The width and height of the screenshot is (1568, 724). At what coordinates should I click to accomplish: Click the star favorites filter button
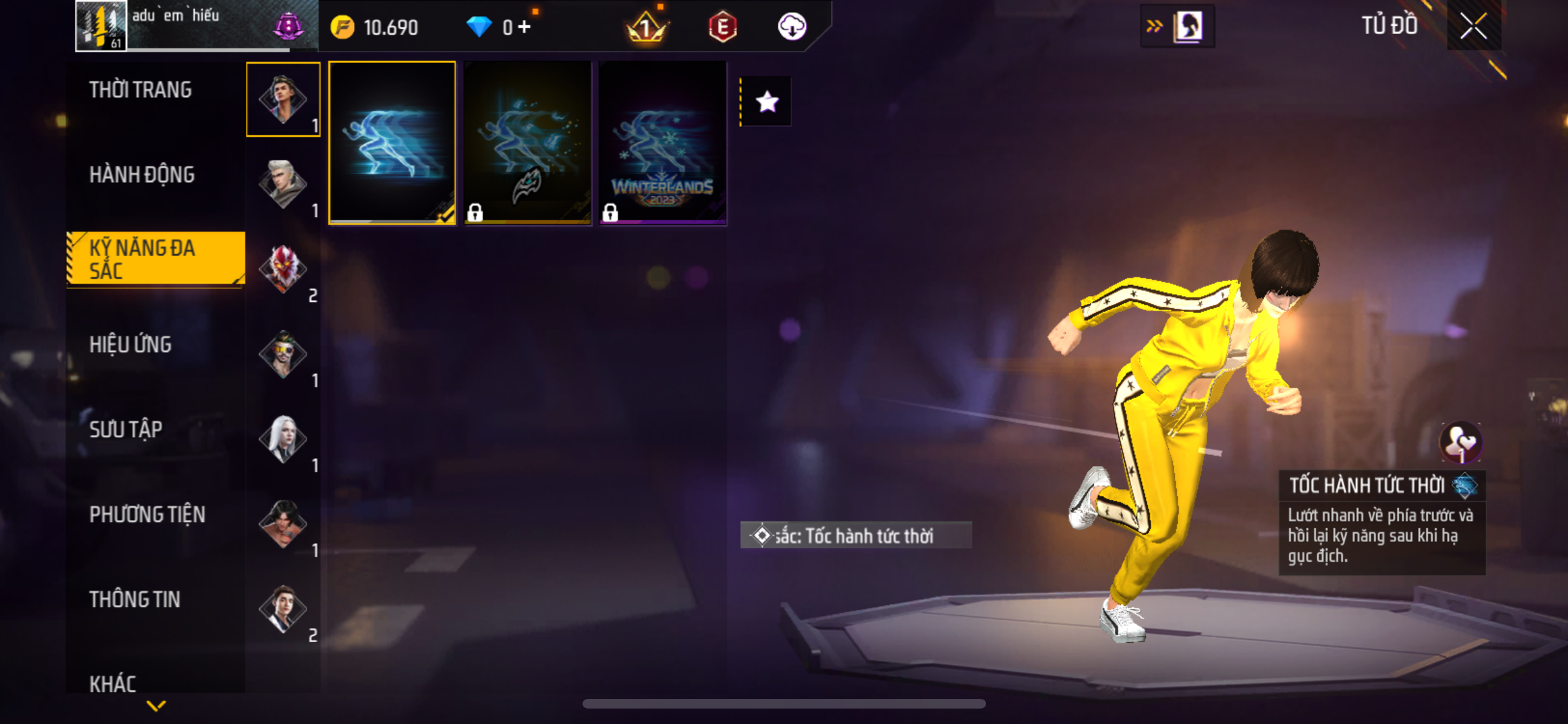pyautogui.click(x=767, y=102)
